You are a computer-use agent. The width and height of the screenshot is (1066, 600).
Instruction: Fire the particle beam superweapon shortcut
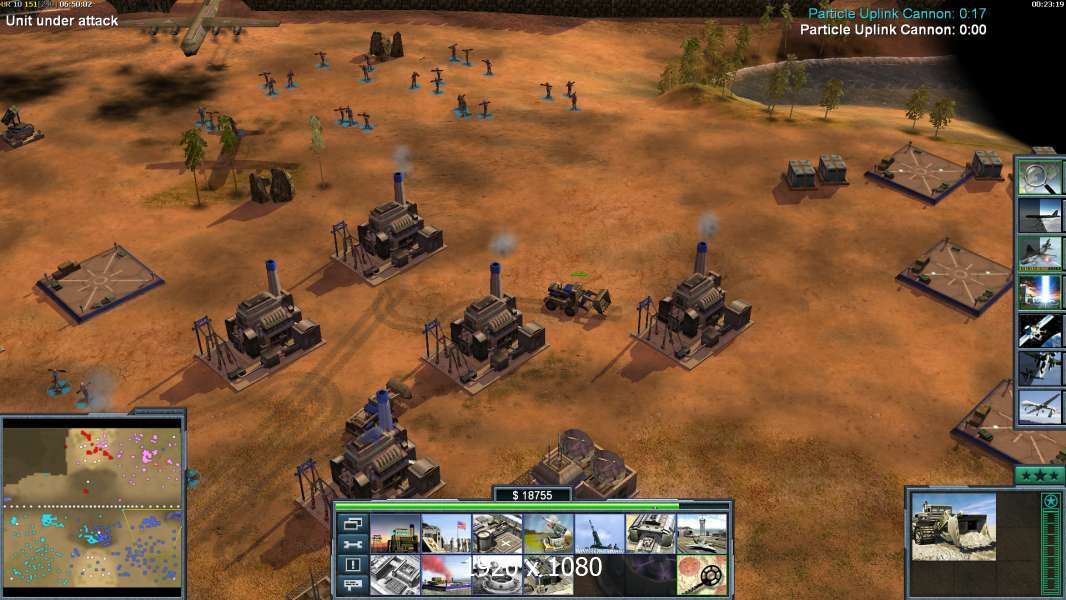1039,292
